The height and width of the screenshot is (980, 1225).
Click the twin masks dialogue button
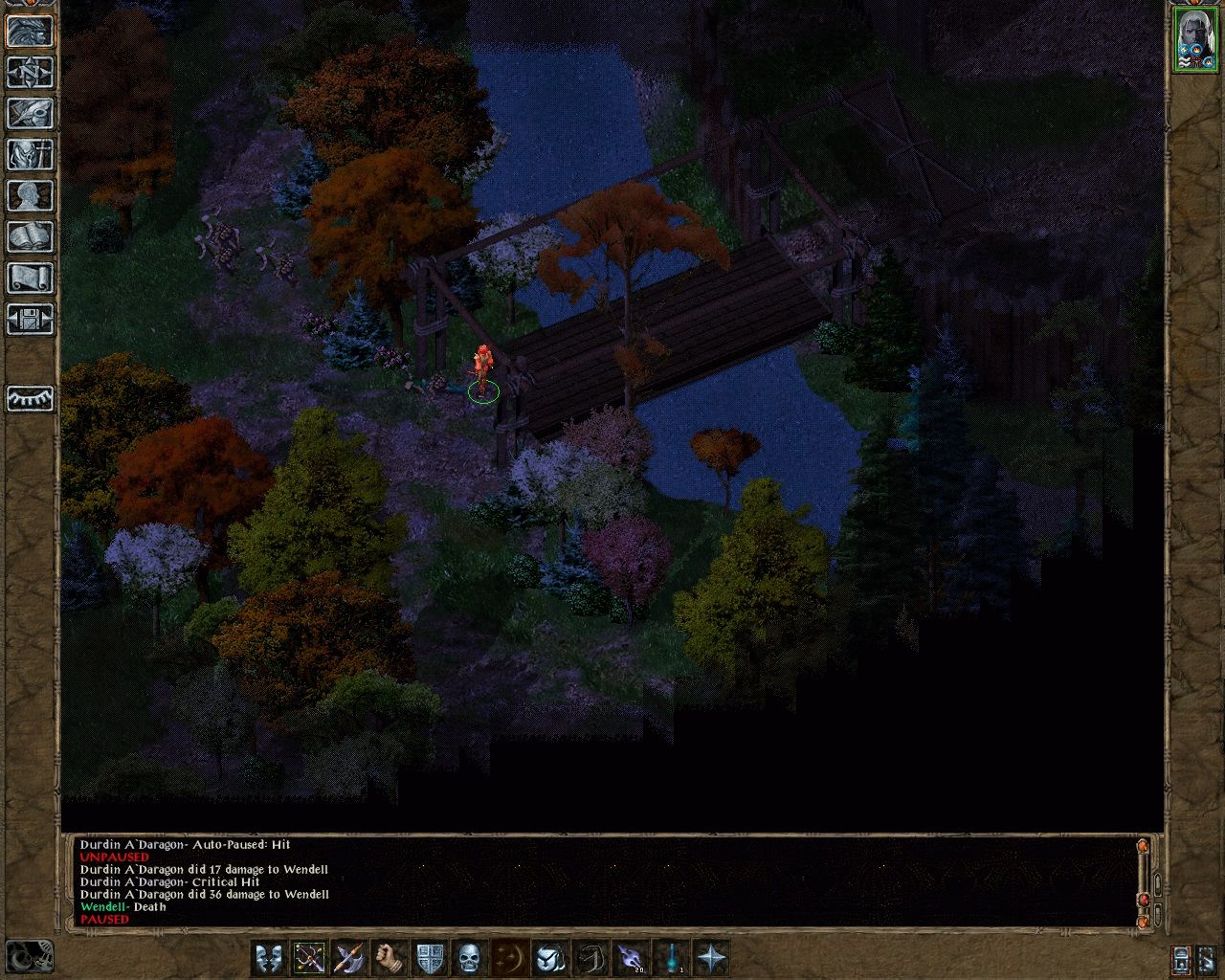point(270,957)
